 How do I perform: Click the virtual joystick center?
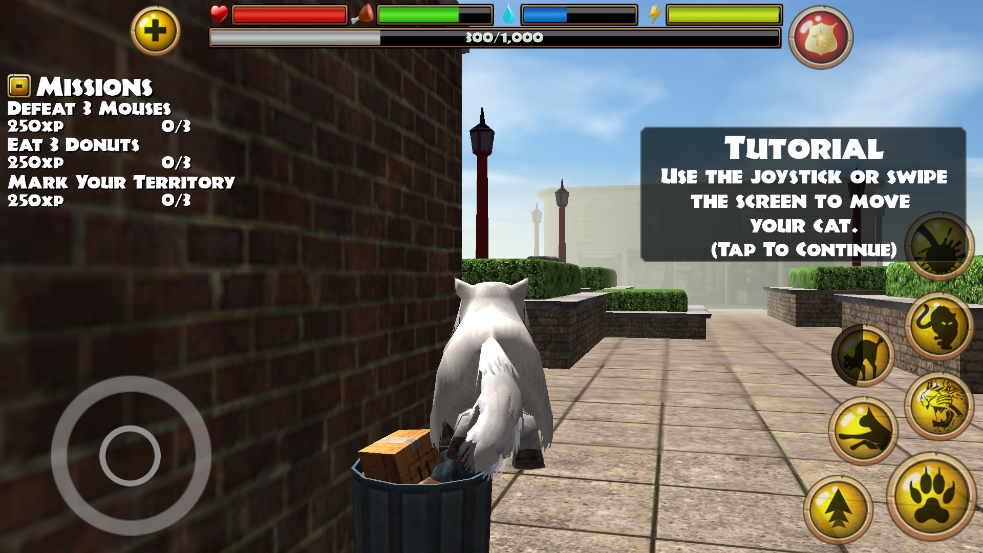coord(130,455)
